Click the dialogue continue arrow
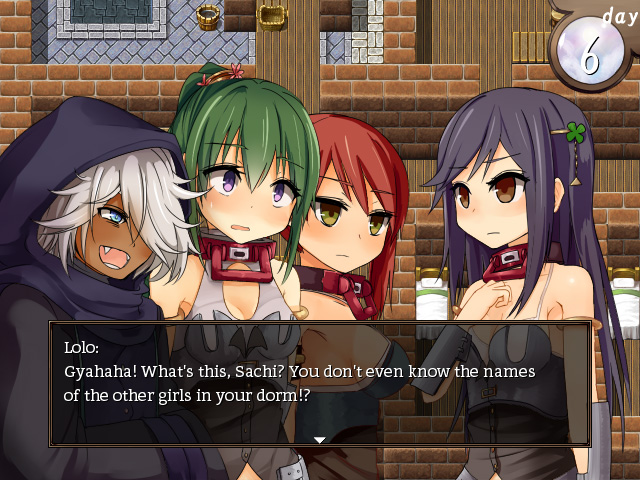The width and height of the screenshot is (640, 480). [319, 439]
